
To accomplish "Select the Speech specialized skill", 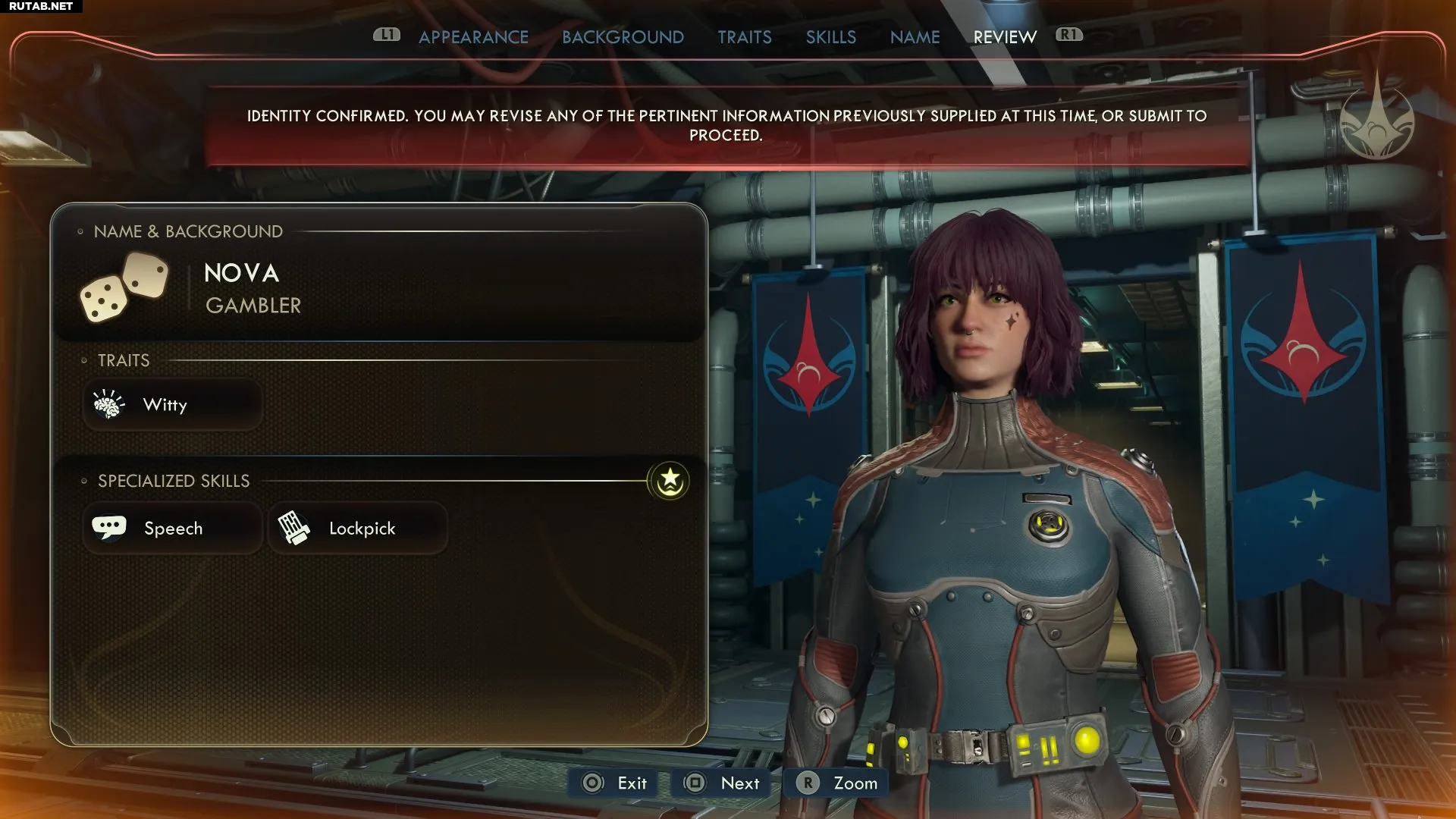I will point(173,529).
